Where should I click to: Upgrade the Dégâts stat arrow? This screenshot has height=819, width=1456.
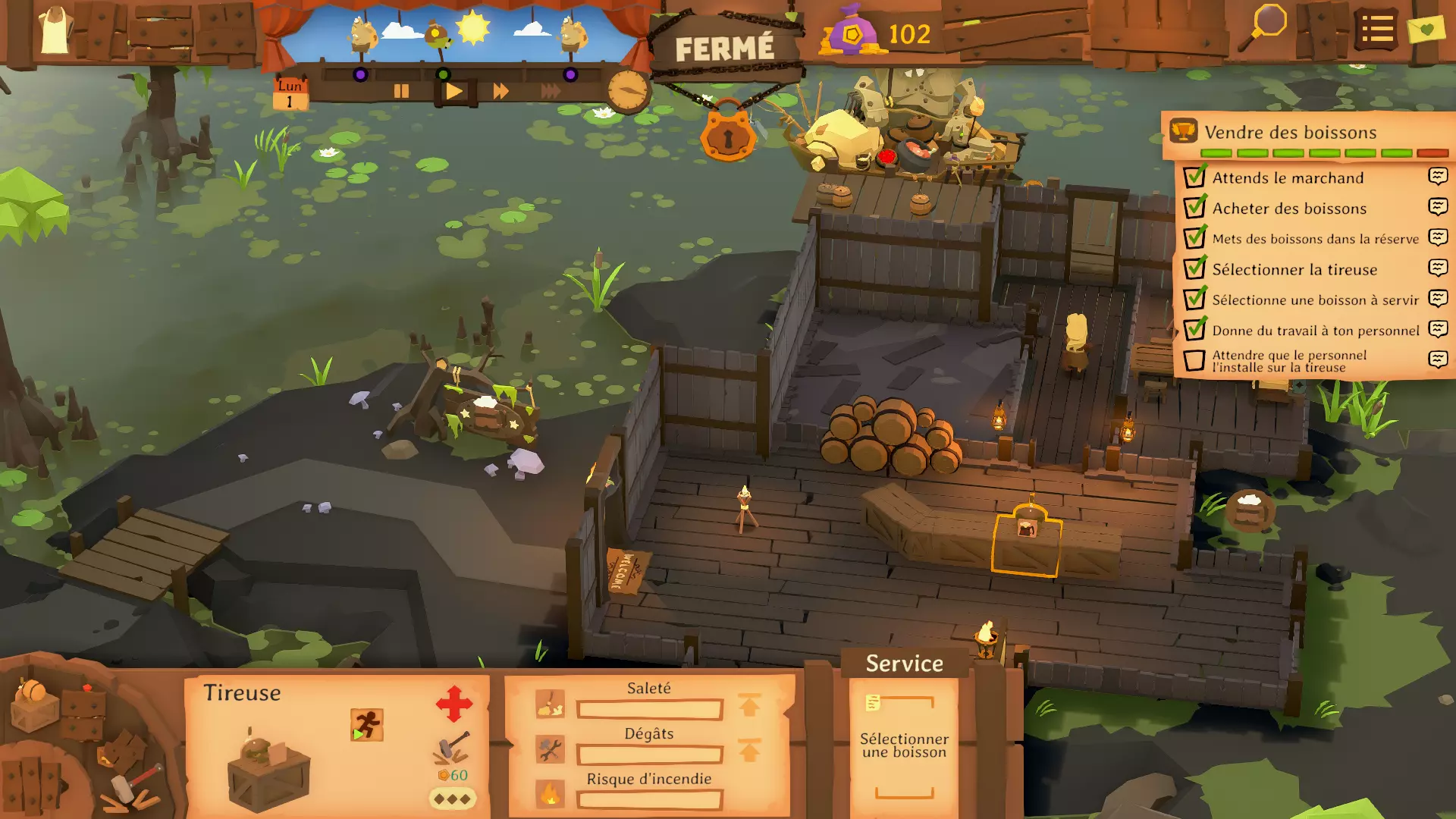point(749,751)
